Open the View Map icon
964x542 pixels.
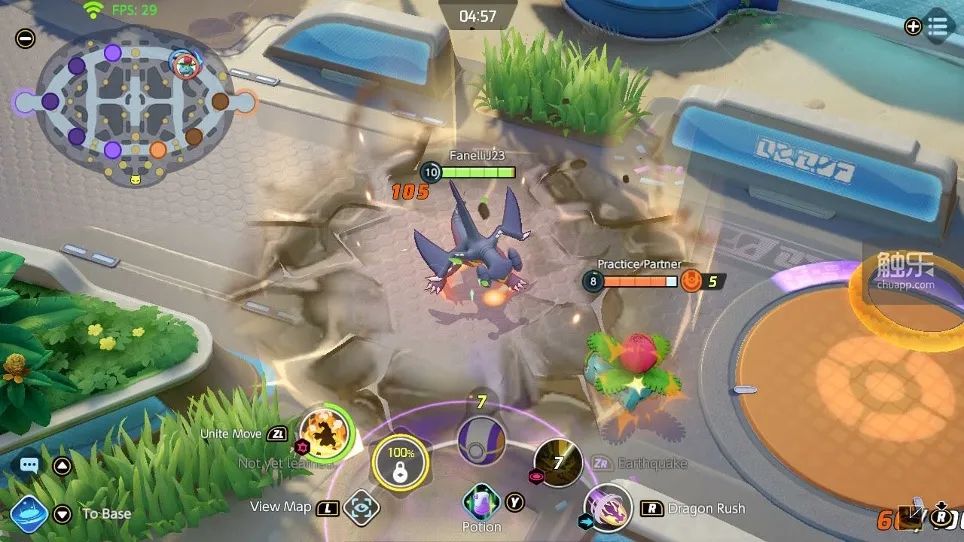click(x=361, y=508)
